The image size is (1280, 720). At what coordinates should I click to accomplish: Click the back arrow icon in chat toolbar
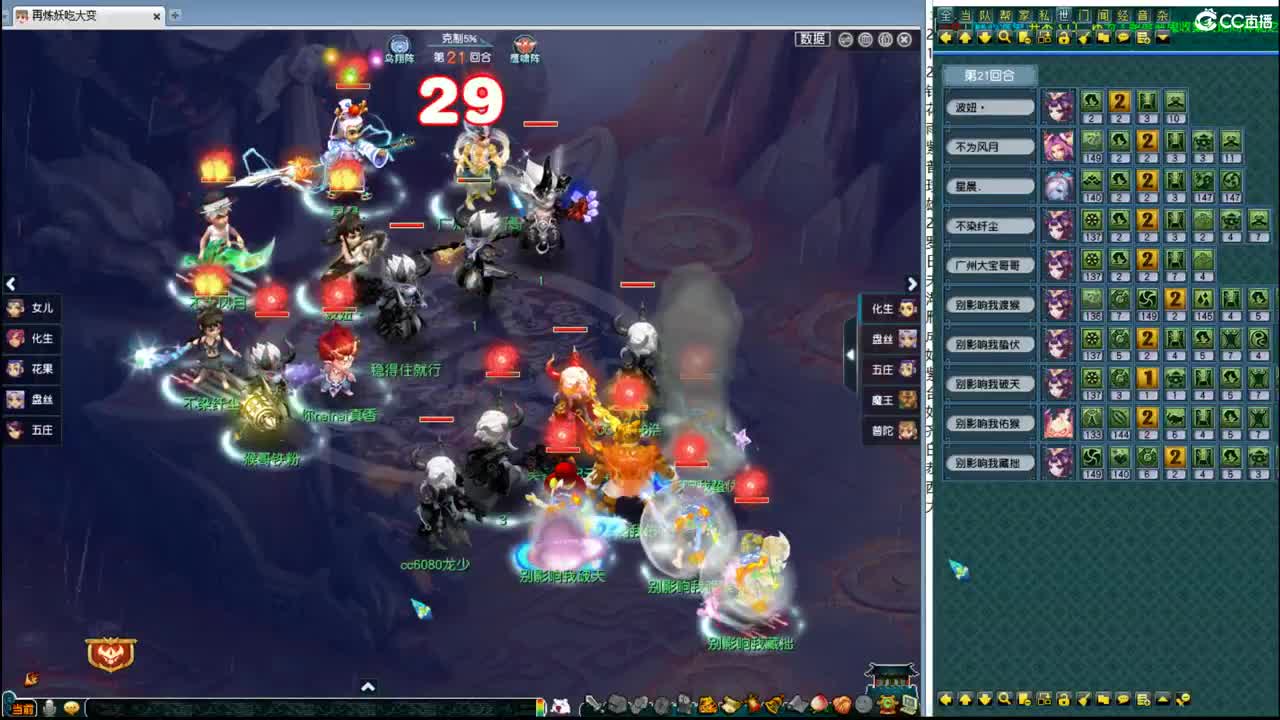pos(945,38)
